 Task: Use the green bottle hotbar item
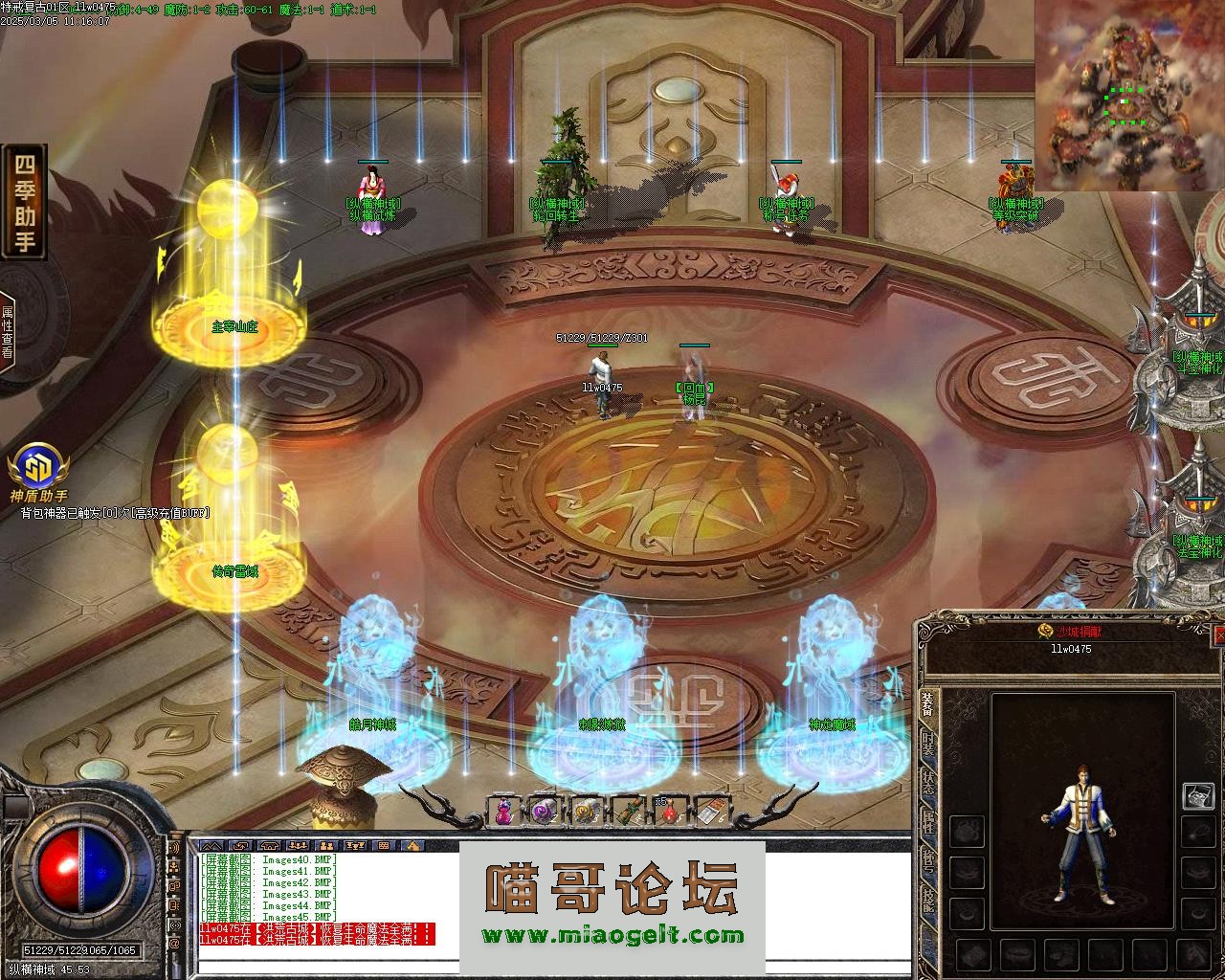click(628, 812)
